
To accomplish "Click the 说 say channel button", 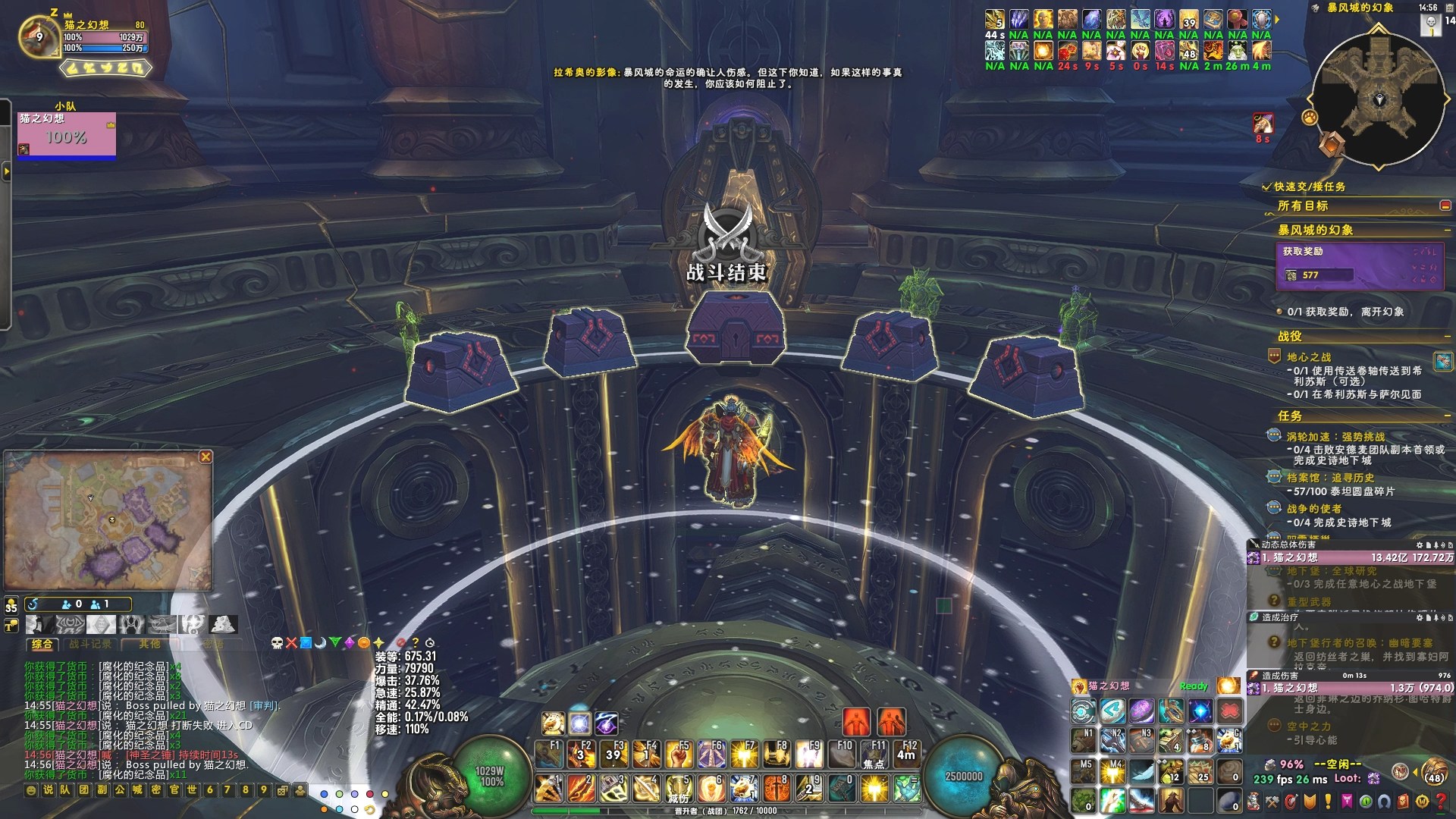I will click(x=48, y=790).
